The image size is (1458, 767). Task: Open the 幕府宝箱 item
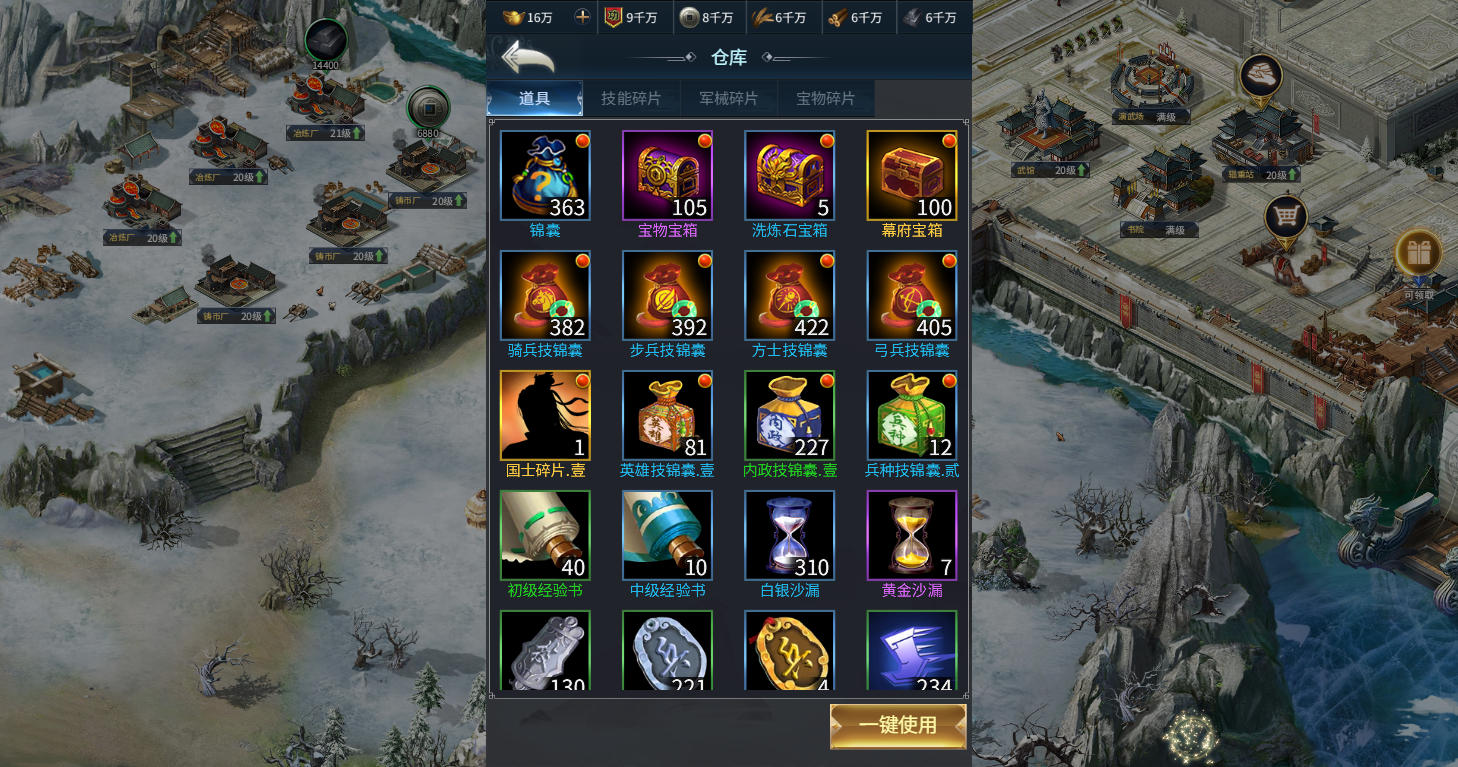click(x=911, y=176)
